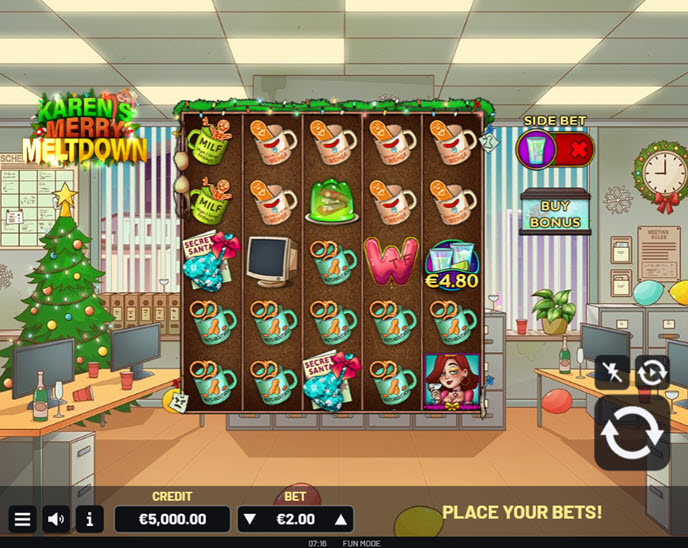Increase the bet amount
688x548 pixels.
341,519
